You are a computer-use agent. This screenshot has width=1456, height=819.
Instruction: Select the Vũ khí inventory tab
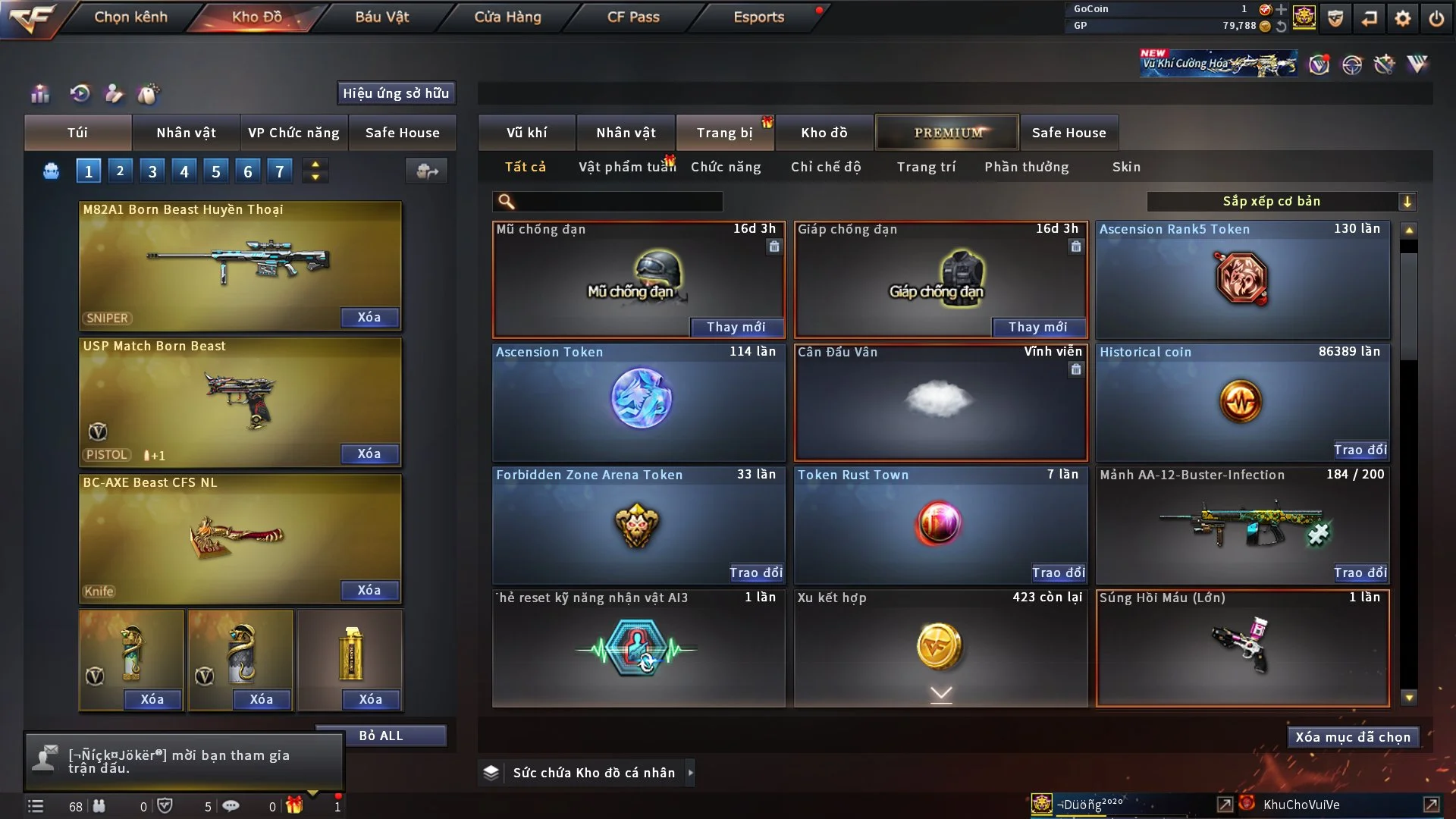point(526,133)
